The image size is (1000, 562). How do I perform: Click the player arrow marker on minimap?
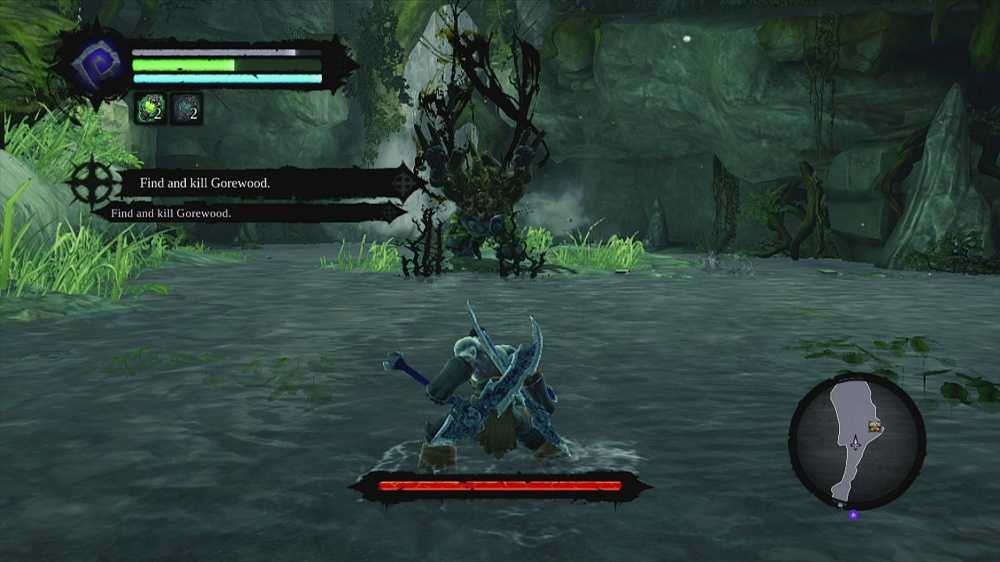pyautogui.click(x=854, y=440)
